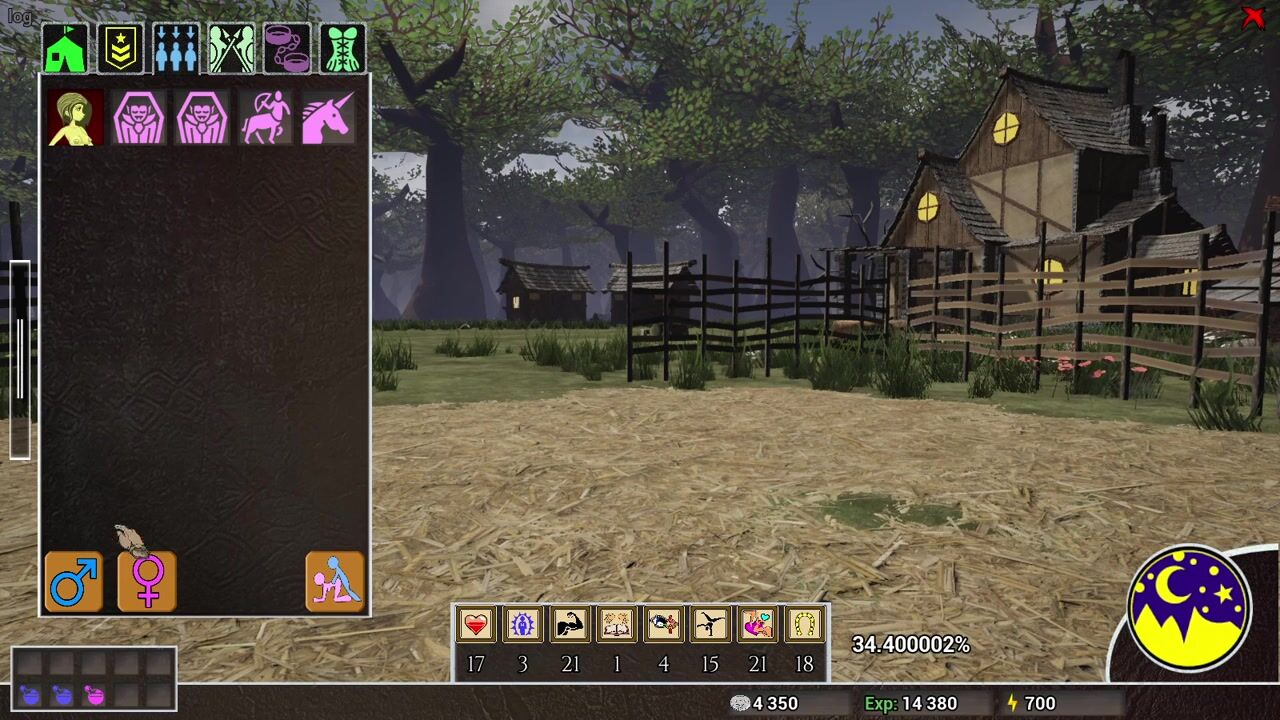Choose the green corset tab
The image size is (1280, 720).
pos(342,48)
